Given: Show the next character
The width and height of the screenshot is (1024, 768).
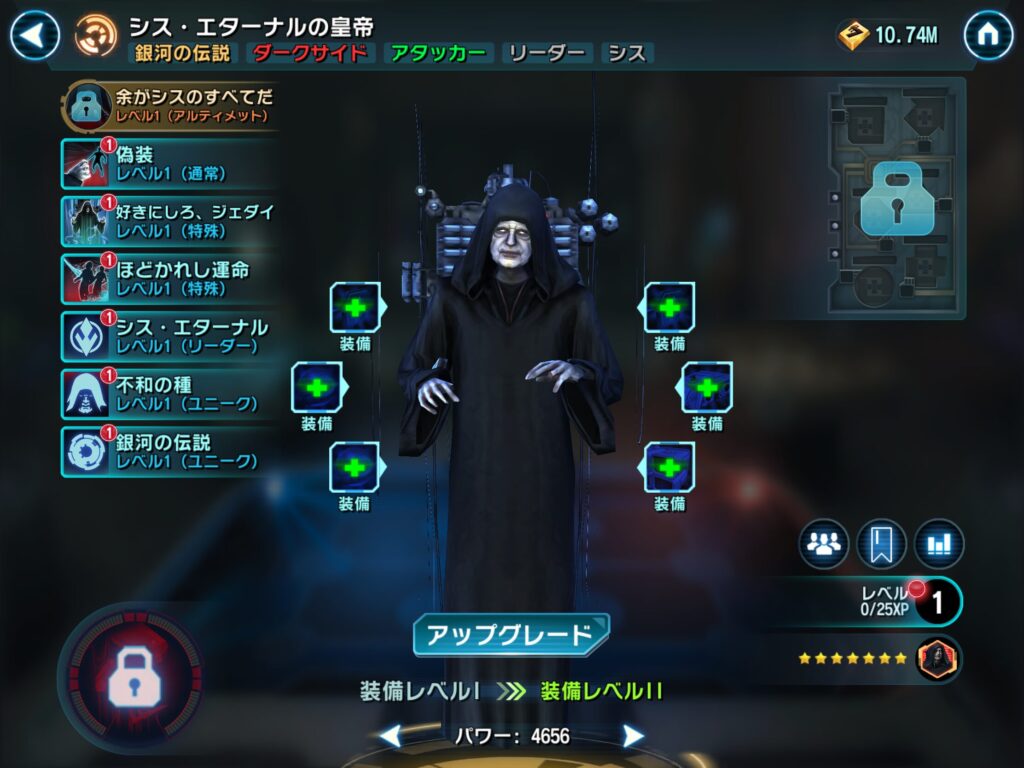Looking at the screenshot, I should tap(632, 737).
